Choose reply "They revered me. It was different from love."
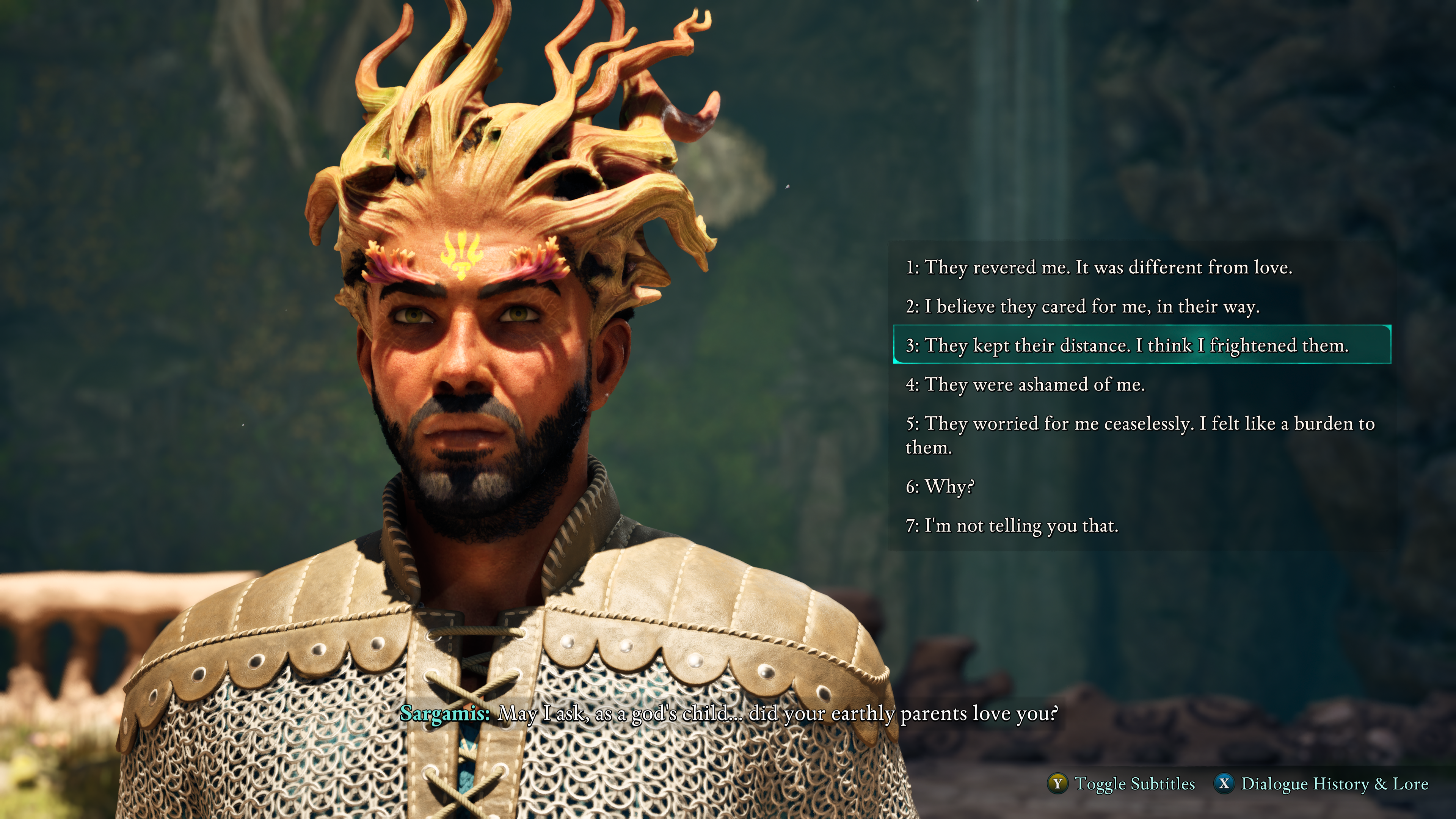Screen dimensions: 1456x819 [1098, 267]
